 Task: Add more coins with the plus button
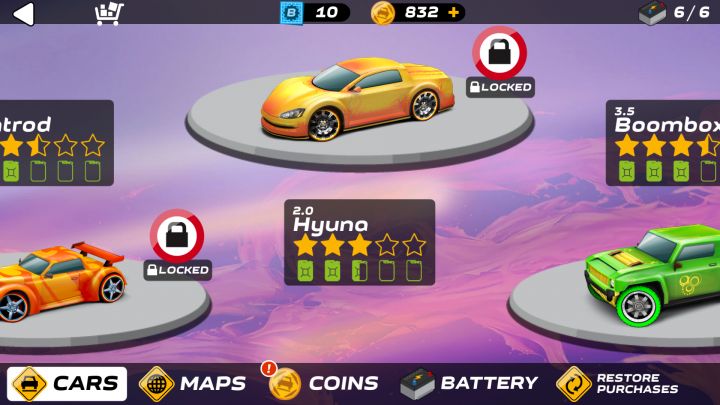tap(454, 13)
